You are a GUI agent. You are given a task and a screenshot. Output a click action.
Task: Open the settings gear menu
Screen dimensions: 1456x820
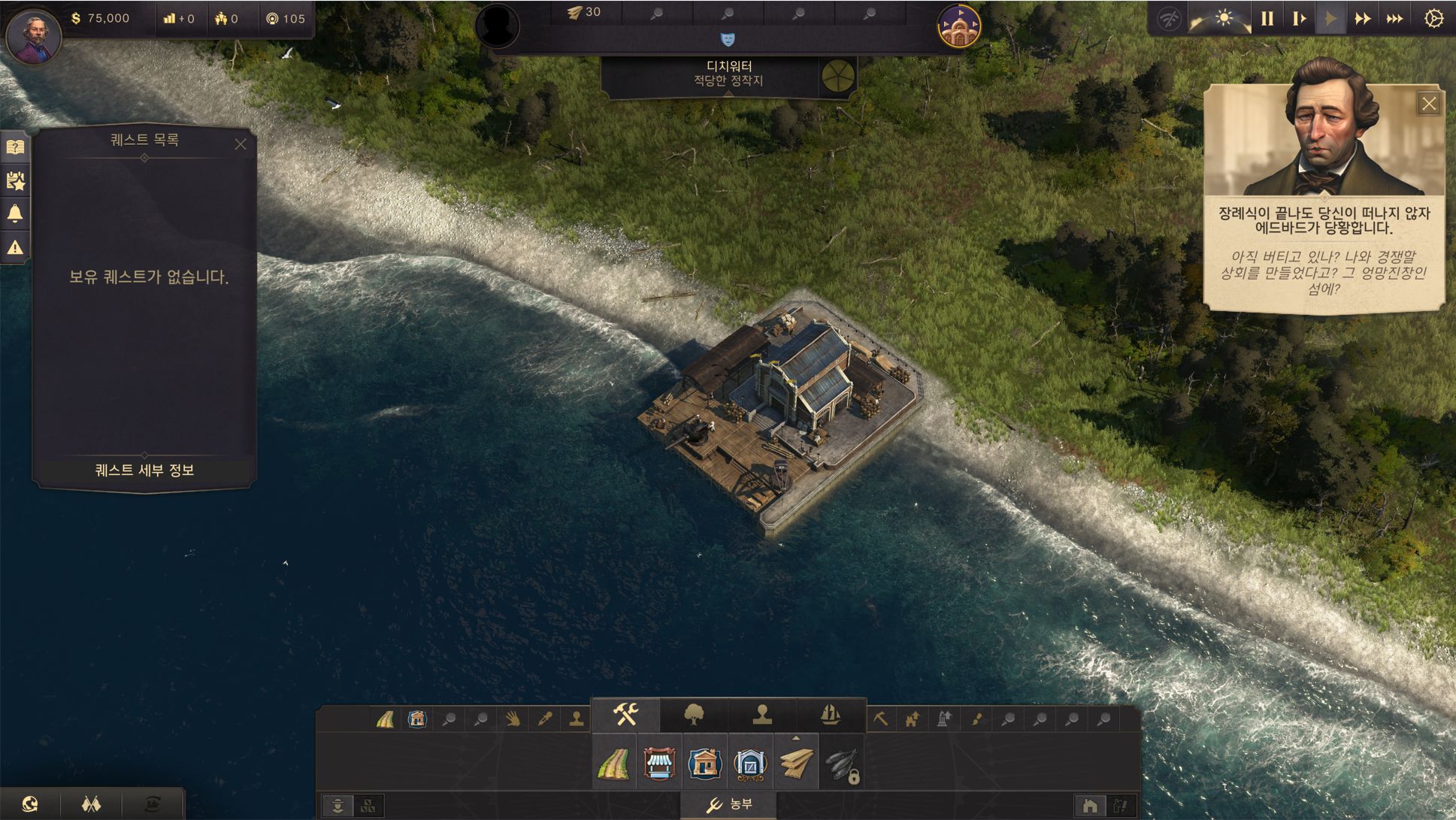point(1433,19)
